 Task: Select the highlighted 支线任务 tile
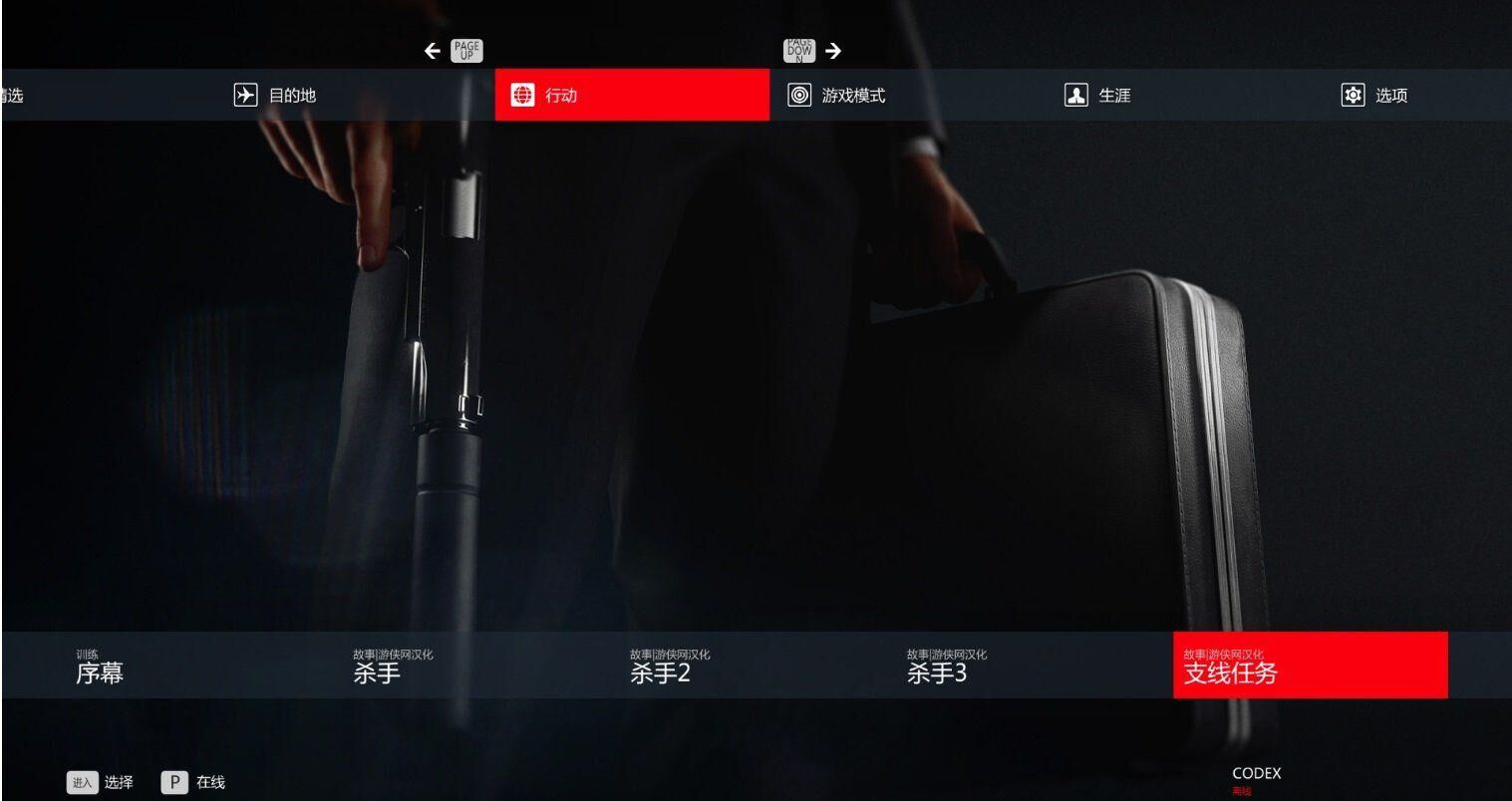point(1309,666)
